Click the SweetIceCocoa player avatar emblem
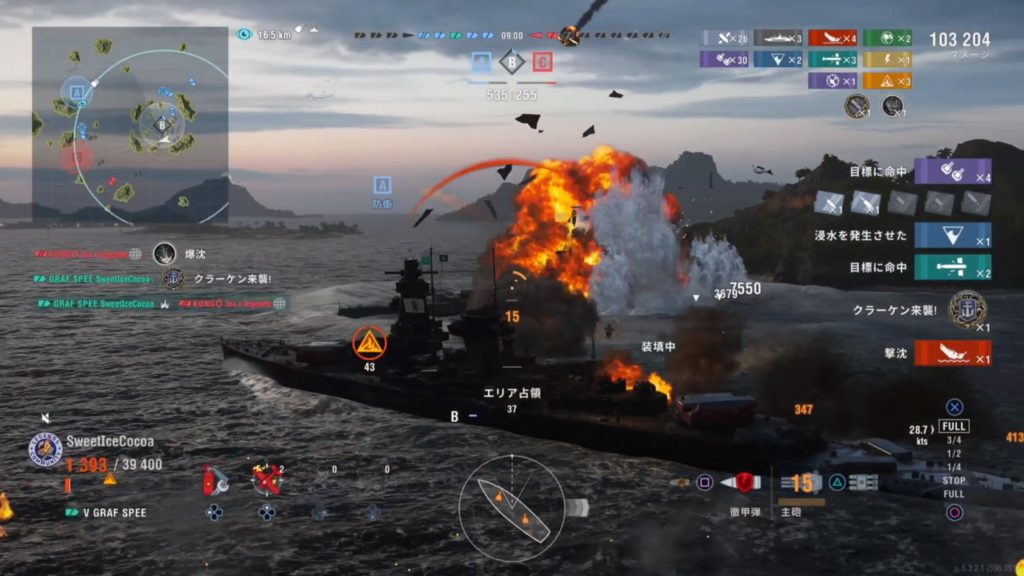1024x576 pixels. tap(45, 448)
